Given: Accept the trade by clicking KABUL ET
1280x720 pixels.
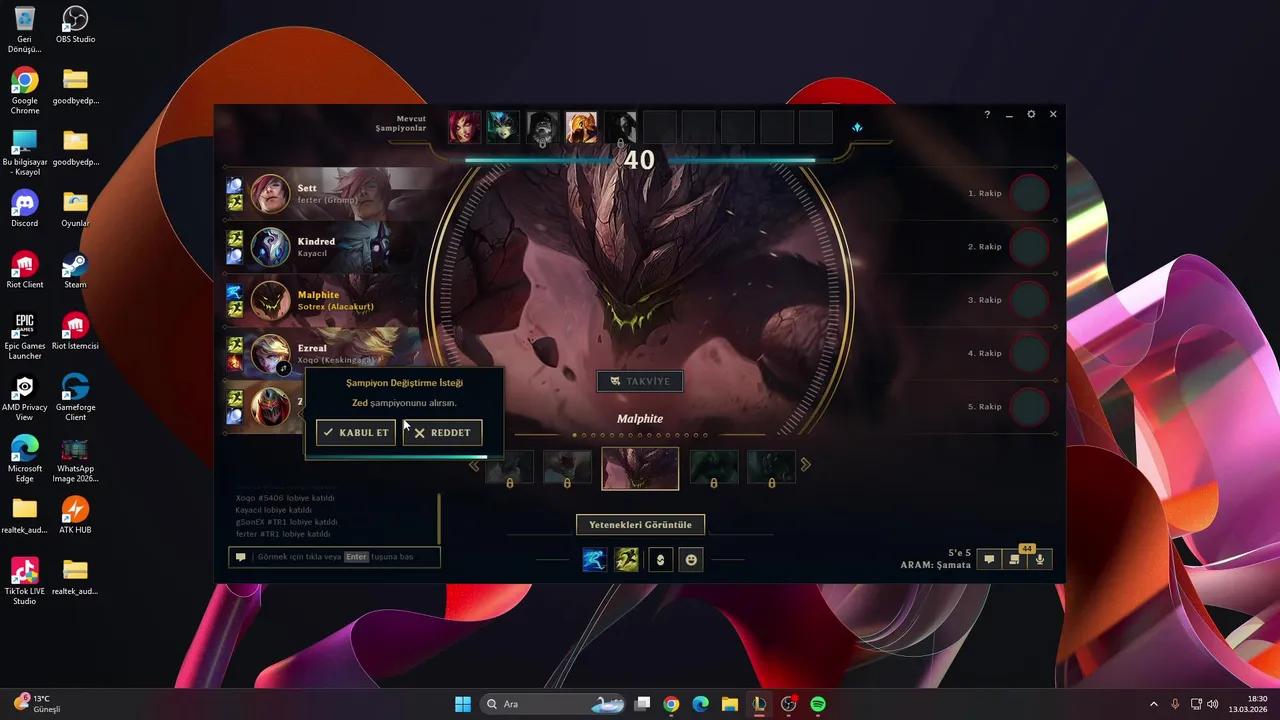Looking at the screenshot, I should coord(355,432).
